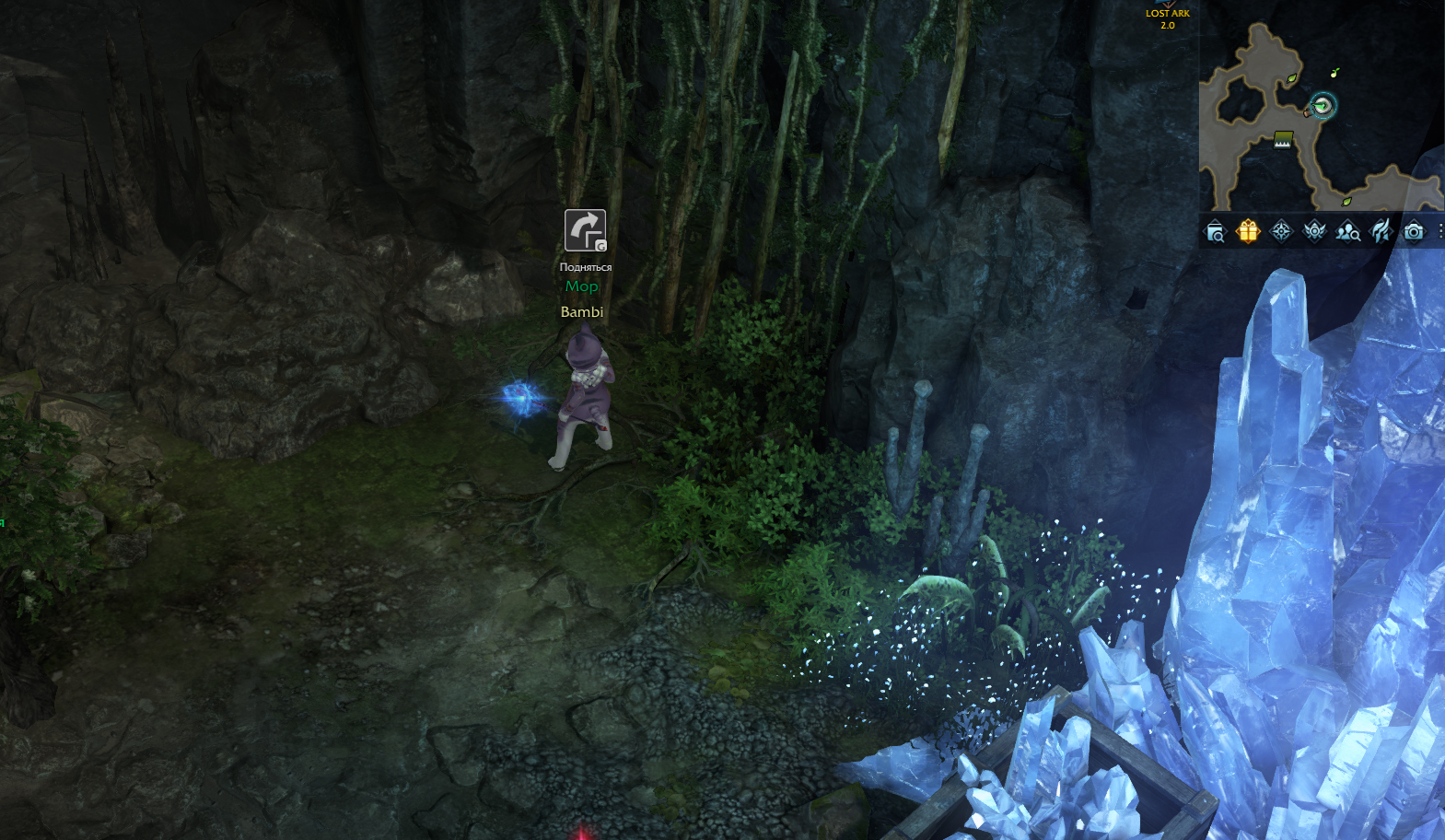Expand the three-dot menu beside camera
Screen dimensions: 1445x840
[x=1439, y=231]
